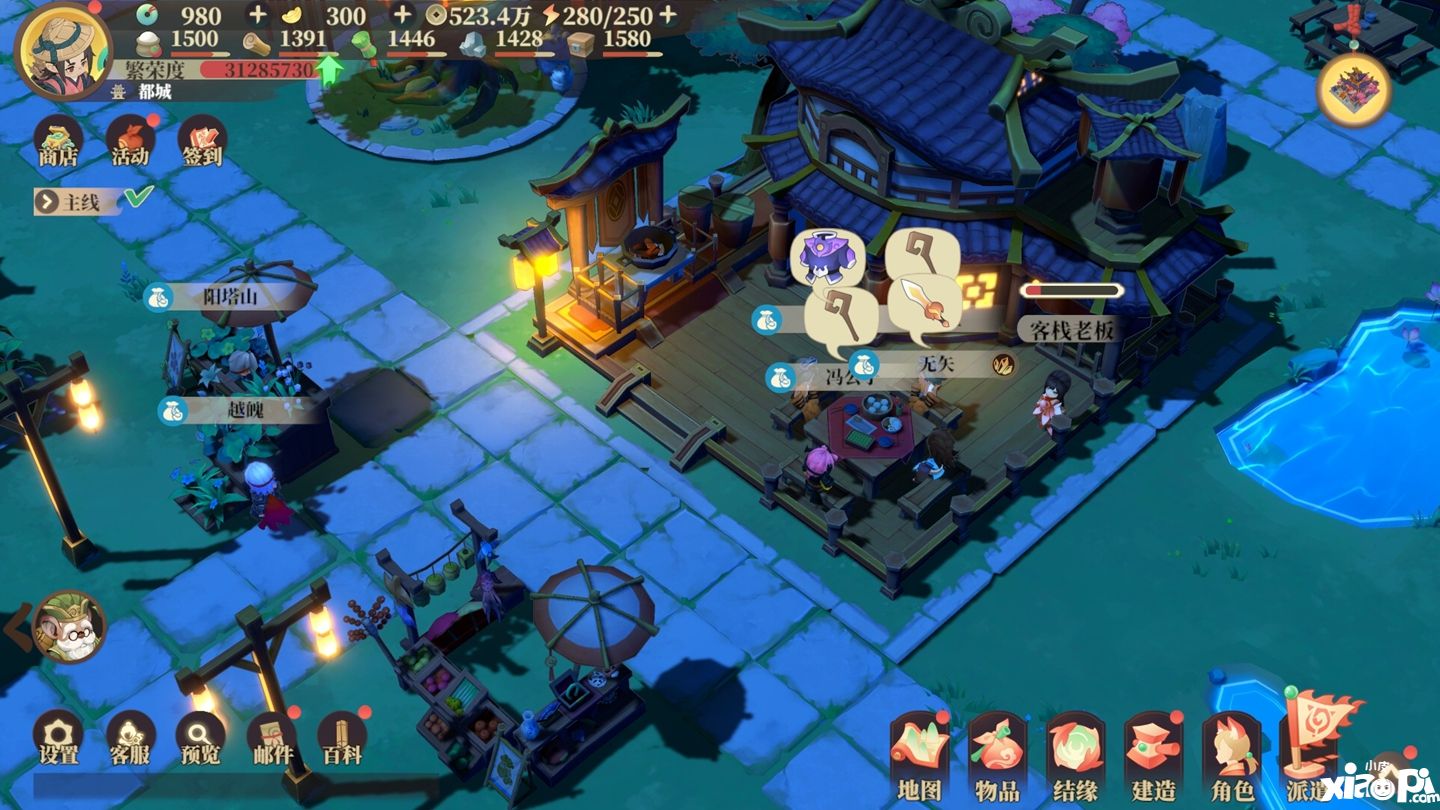Open the 物品 inventory bag
Screen dimensions: 1440x810
click(x=997, y=759)
